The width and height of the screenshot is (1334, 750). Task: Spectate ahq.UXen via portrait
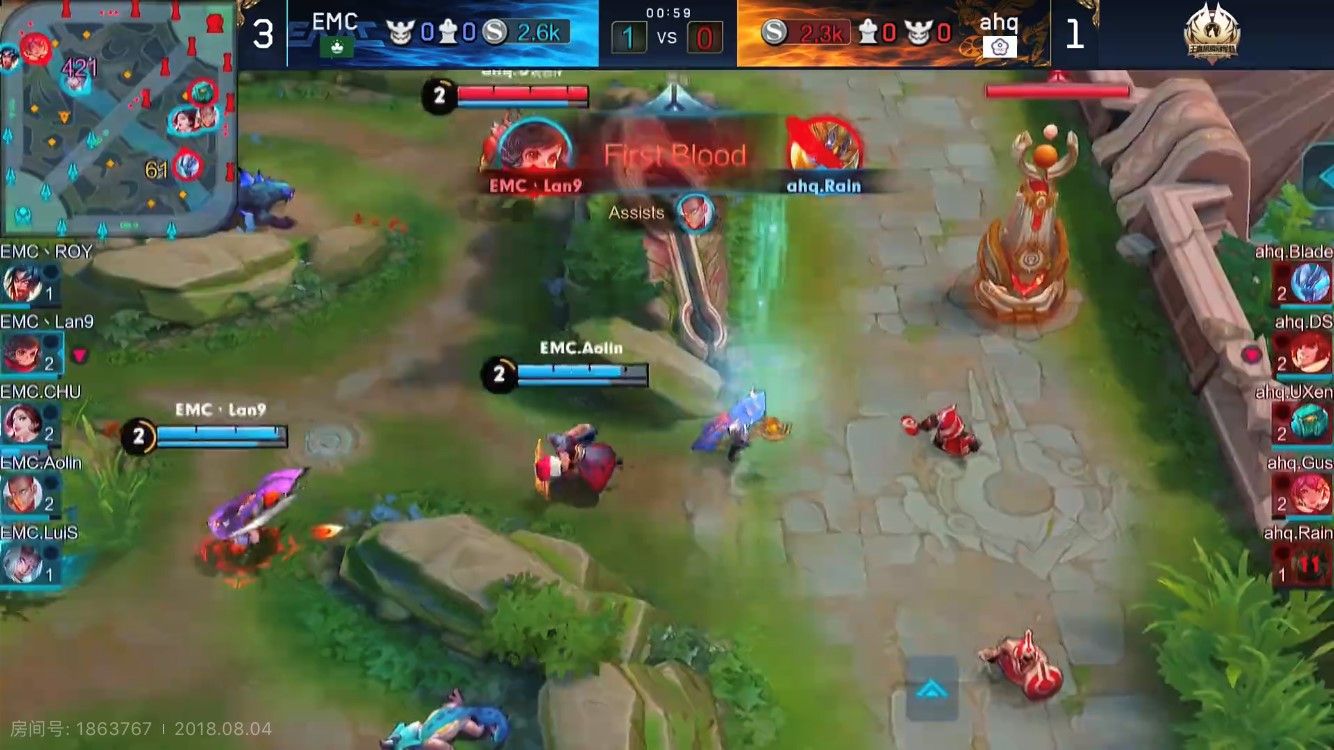click(x=1311, y=422)
